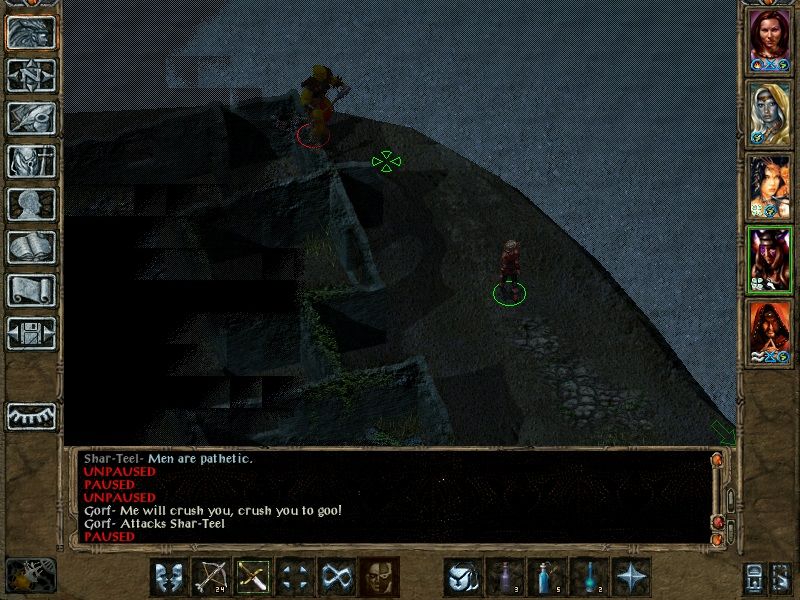Select the pale blue-skinned character portrait
Viewport: 800px width, 600px height.
point(770,109)
